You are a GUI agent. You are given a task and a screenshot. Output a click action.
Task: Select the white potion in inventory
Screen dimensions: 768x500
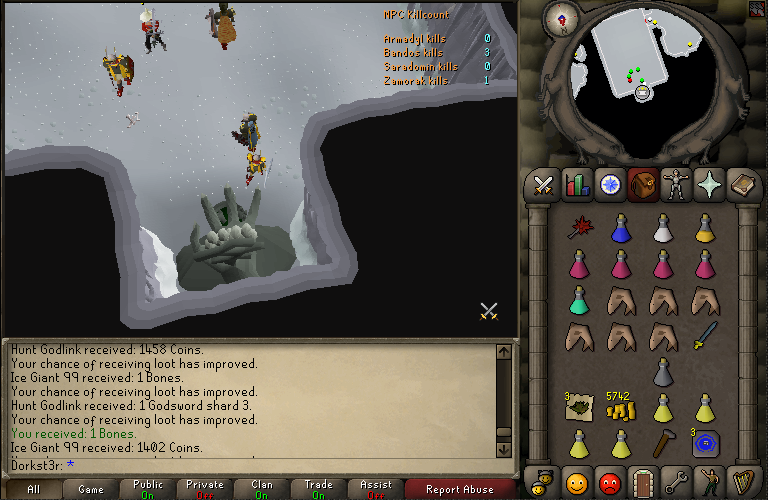(662, 228)
